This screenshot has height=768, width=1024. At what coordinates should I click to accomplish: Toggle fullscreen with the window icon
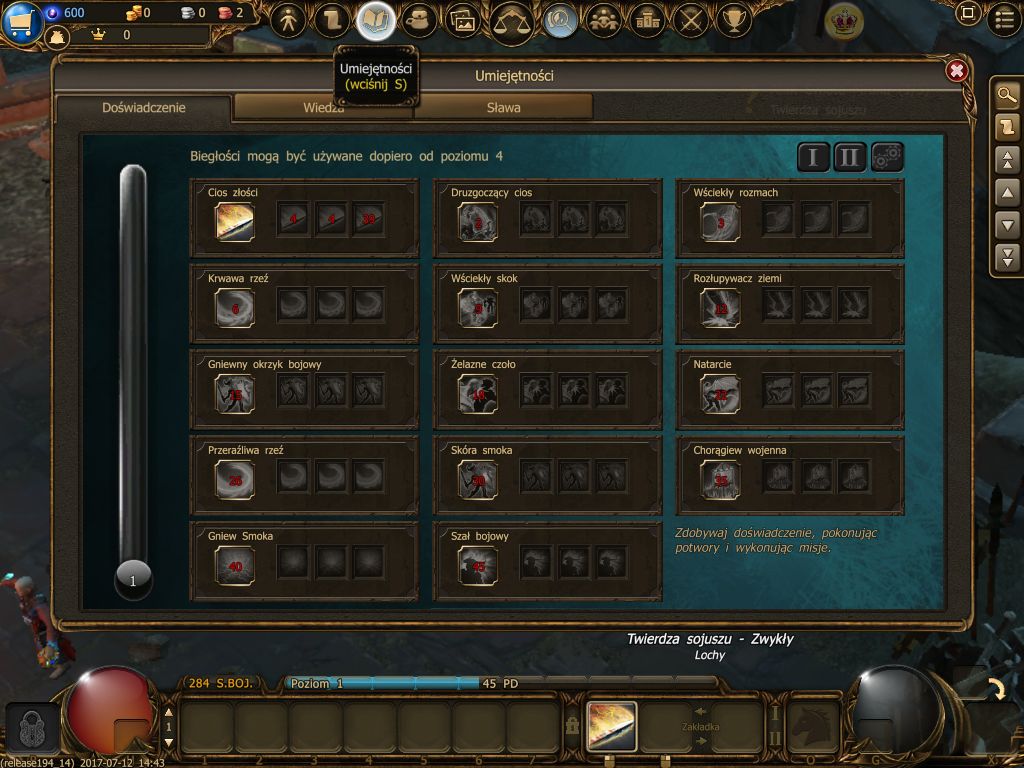pyautogui.click(x=967, y=14)
